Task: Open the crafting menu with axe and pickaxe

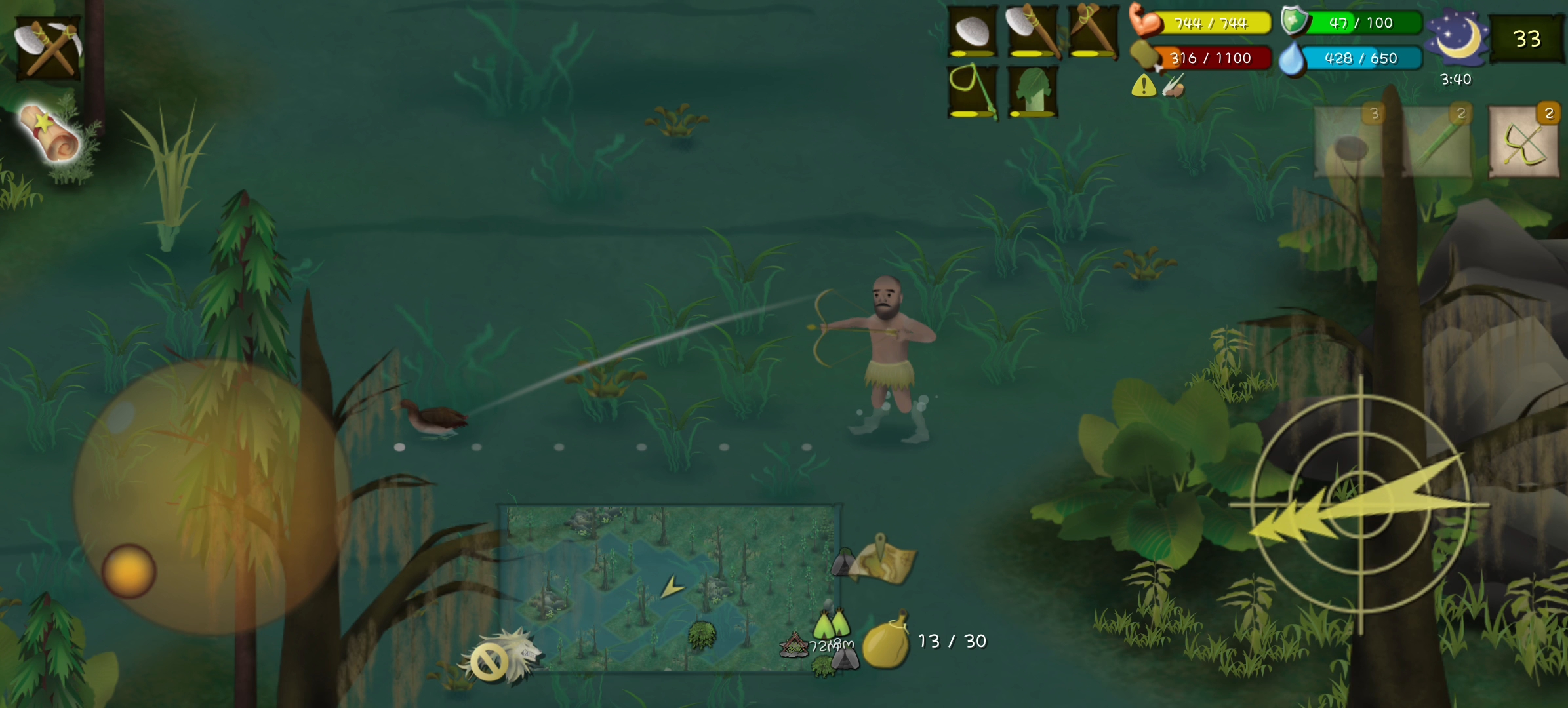Action: [x=49, y=47]
